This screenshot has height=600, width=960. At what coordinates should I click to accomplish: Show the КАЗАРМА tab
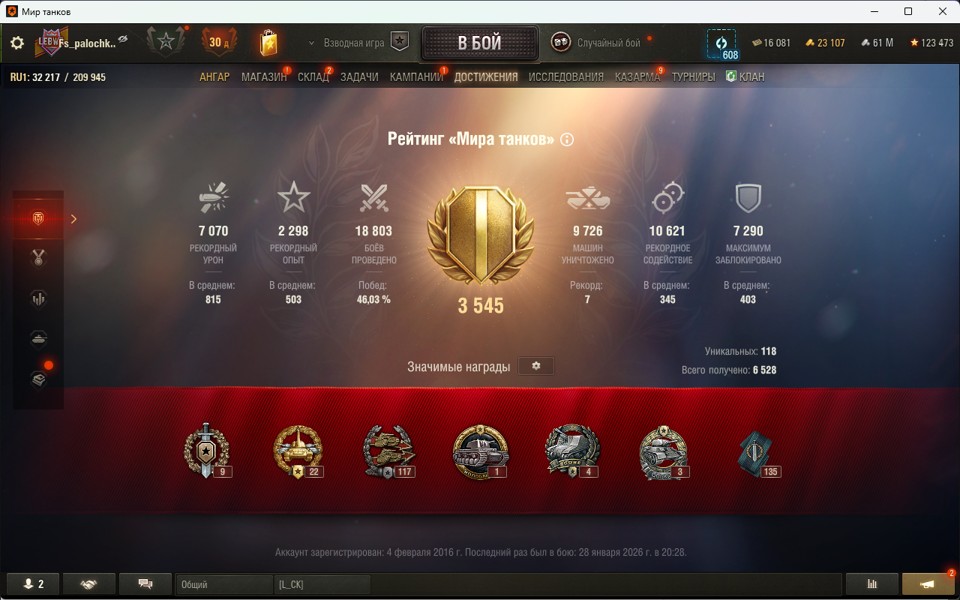pos(637,77)
